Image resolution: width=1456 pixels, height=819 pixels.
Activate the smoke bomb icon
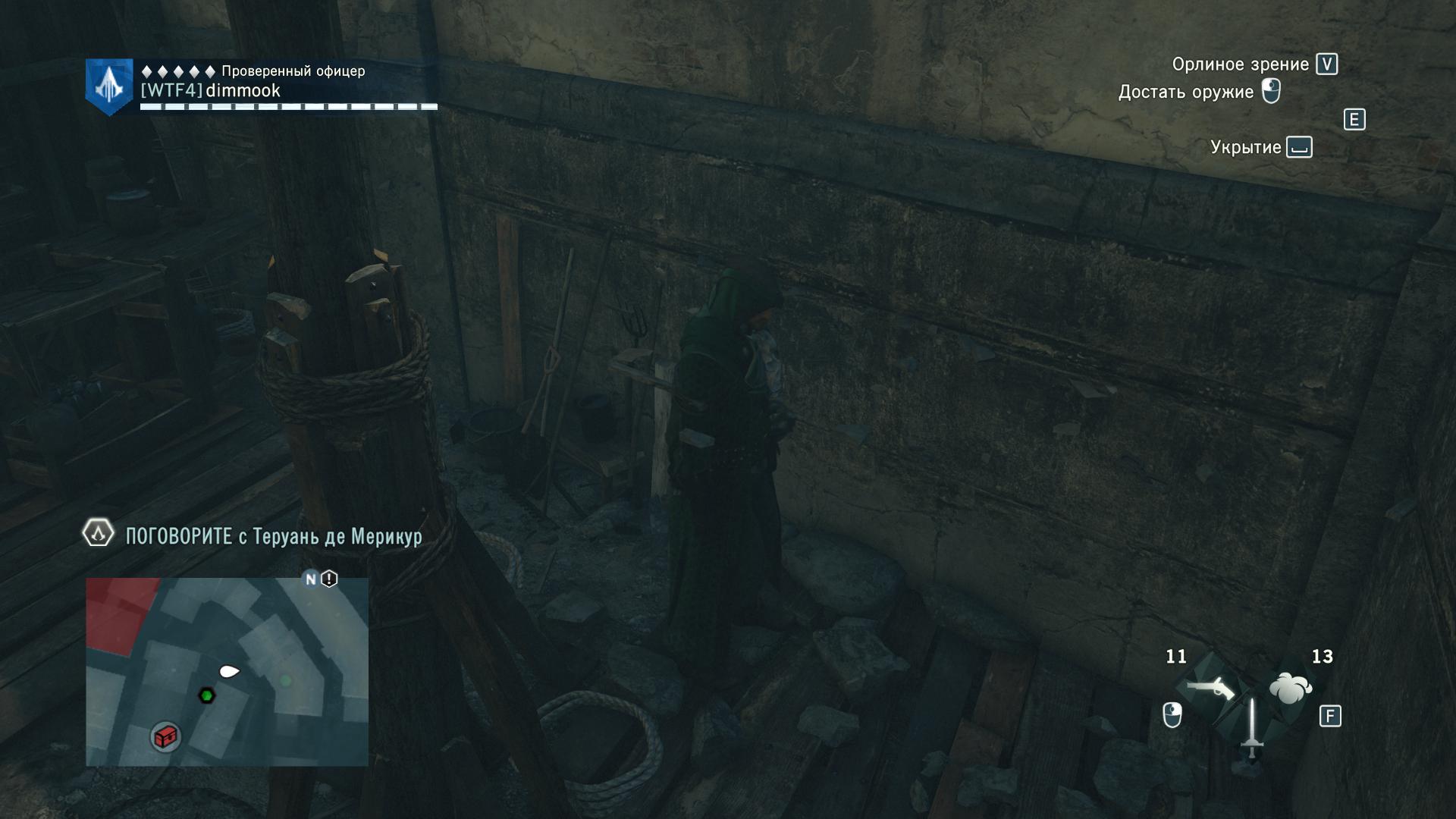[1290, 688]
